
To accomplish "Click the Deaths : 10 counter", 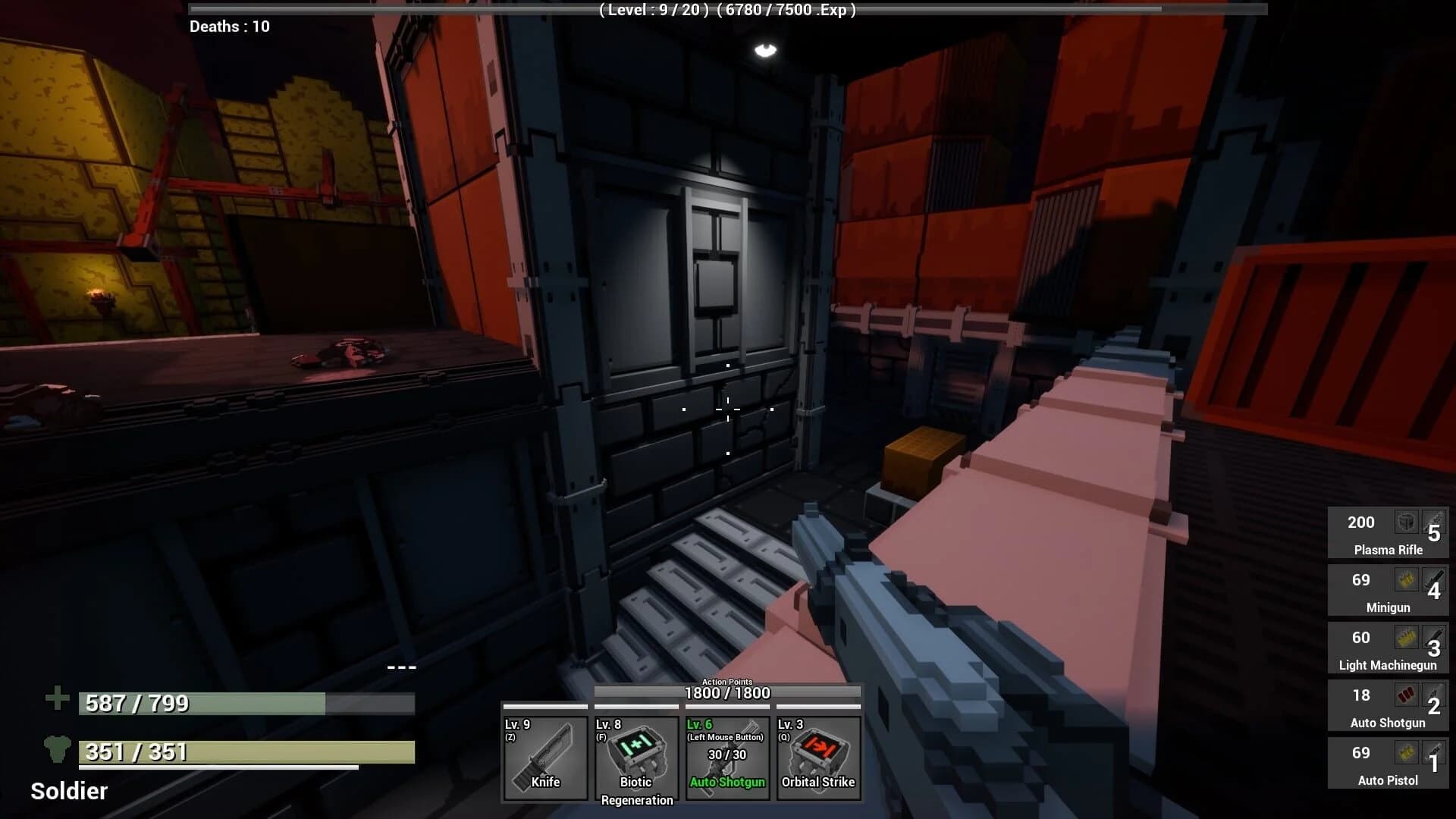I will [229, 27].
